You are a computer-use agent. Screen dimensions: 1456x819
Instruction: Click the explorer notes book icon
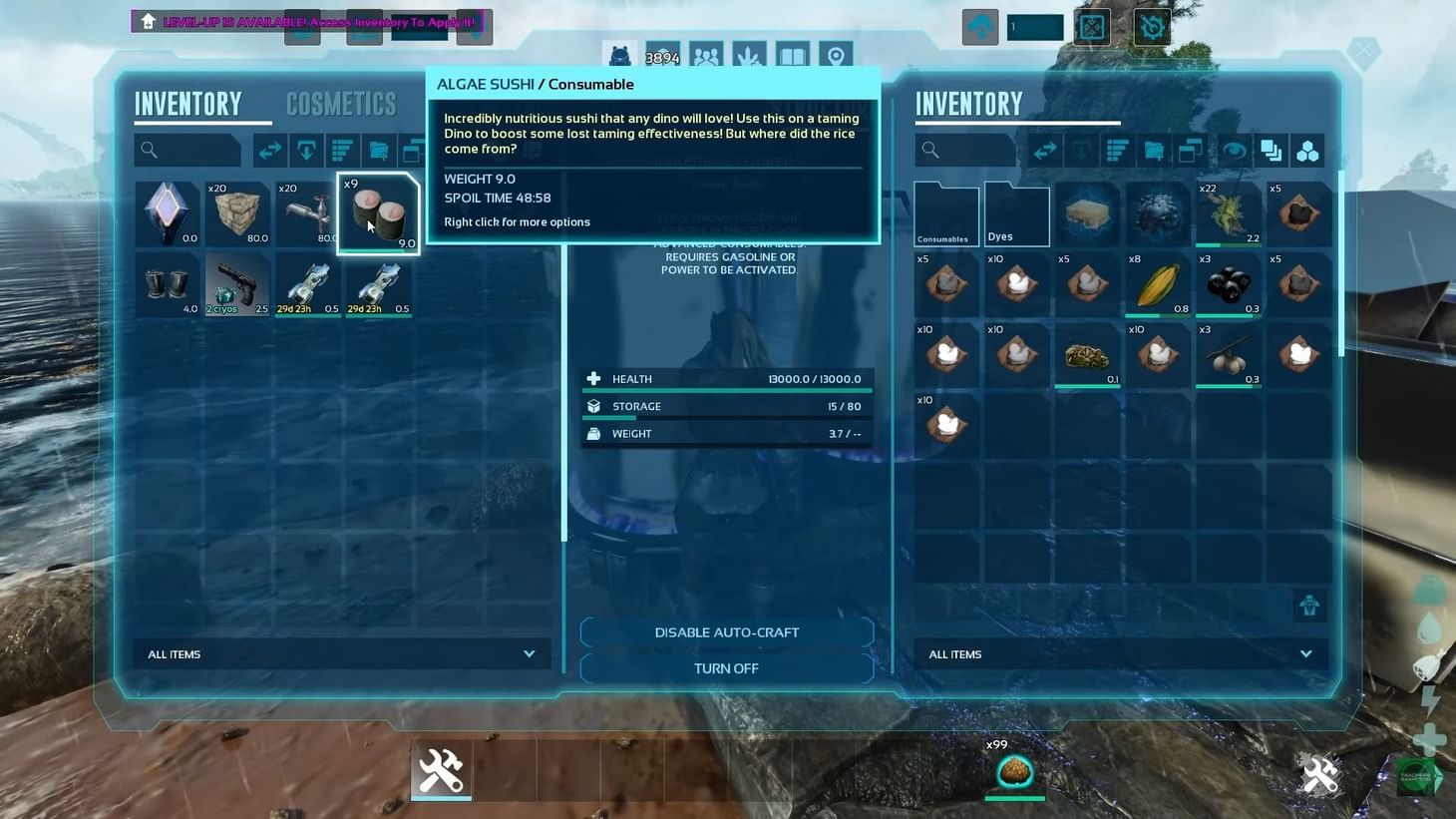792,57
